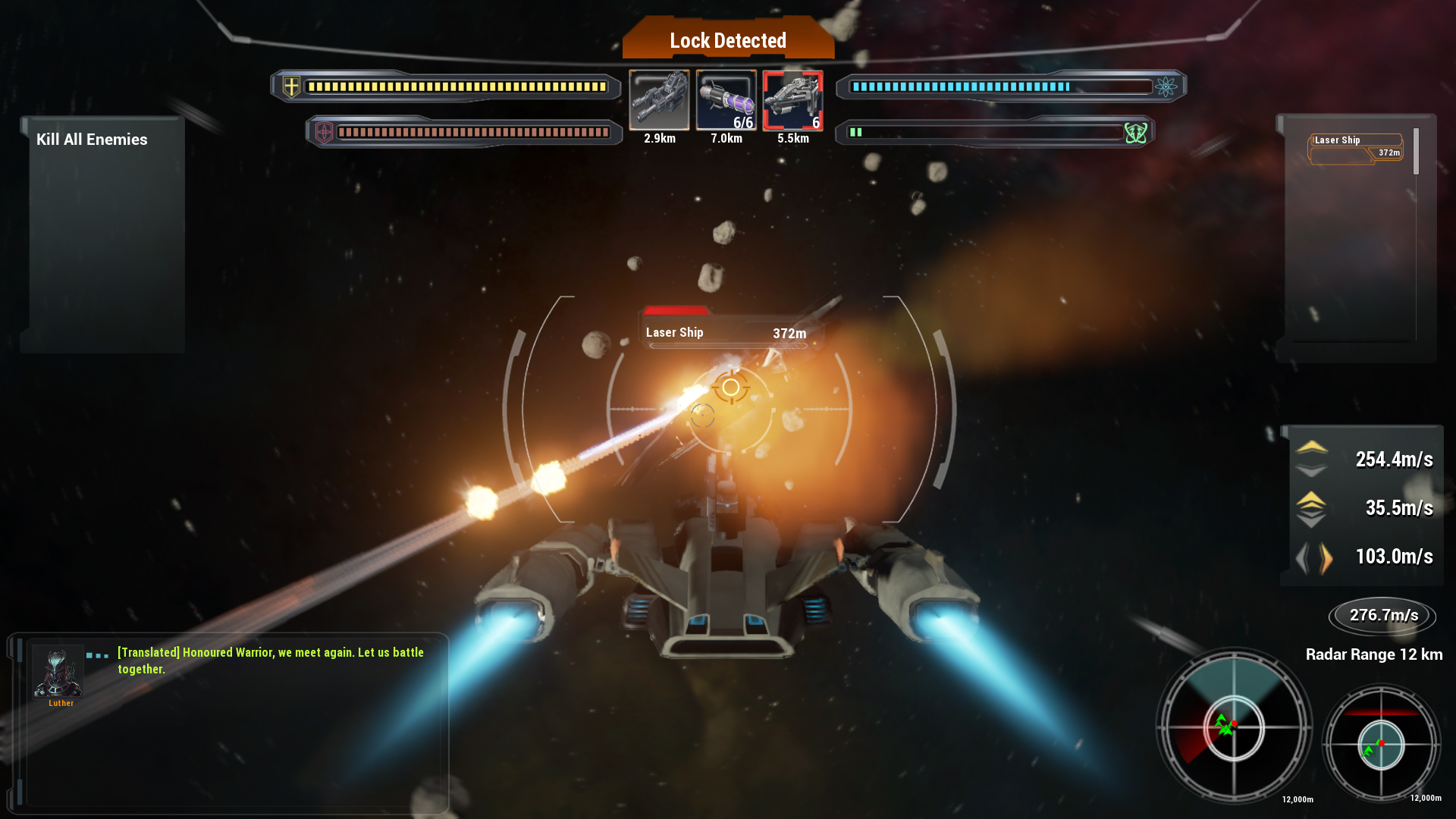Click the Lock Detected banner
1456x819 pixels.
(727, 40)
